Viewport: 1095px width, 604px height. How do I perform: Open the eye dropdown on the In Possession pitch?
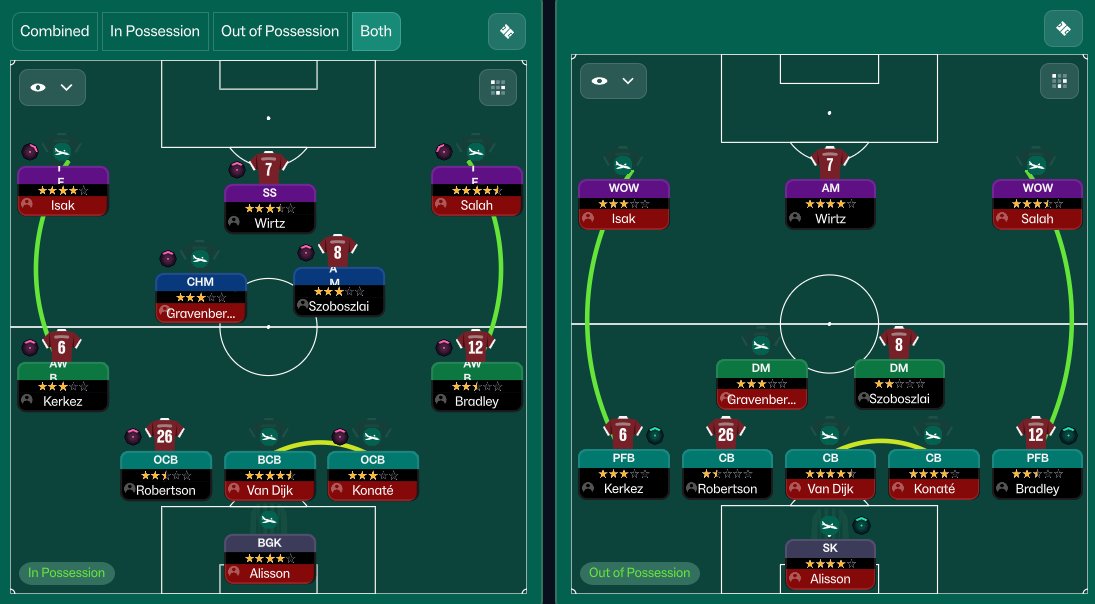(x=52, y=87)
